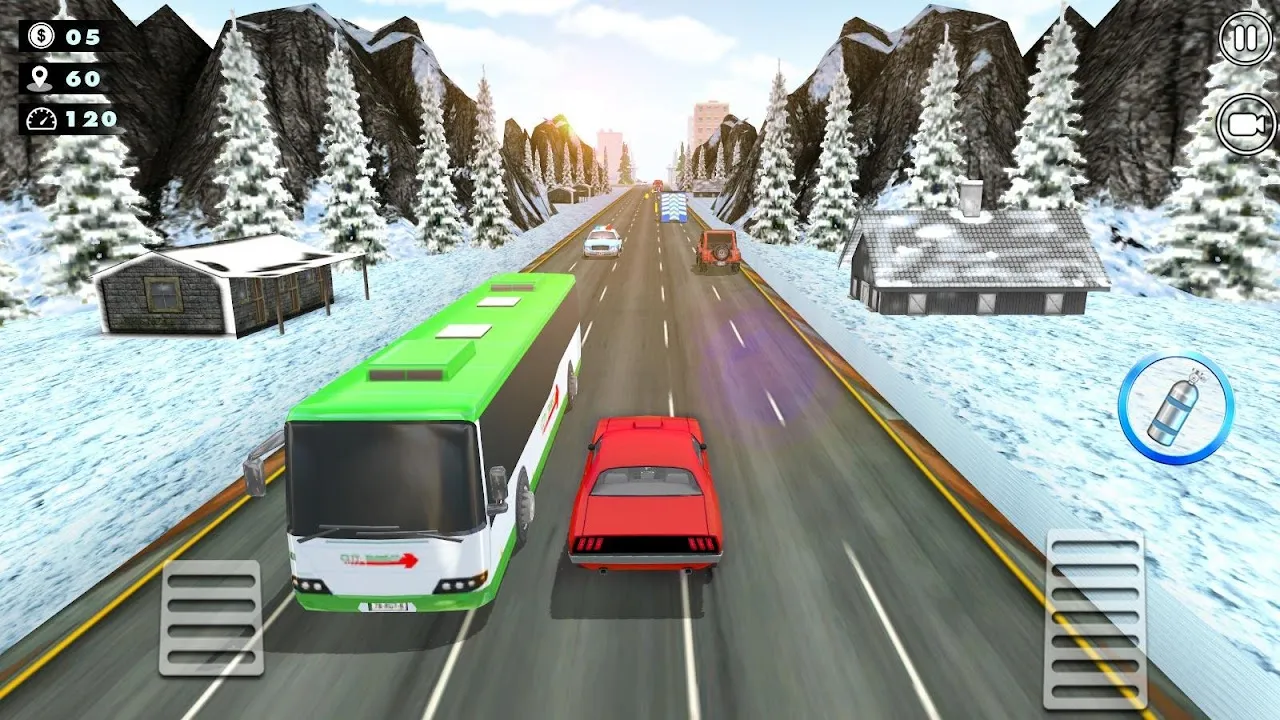1280x720 pixels.
Task: Switch the camera view
Action: 1246,125
